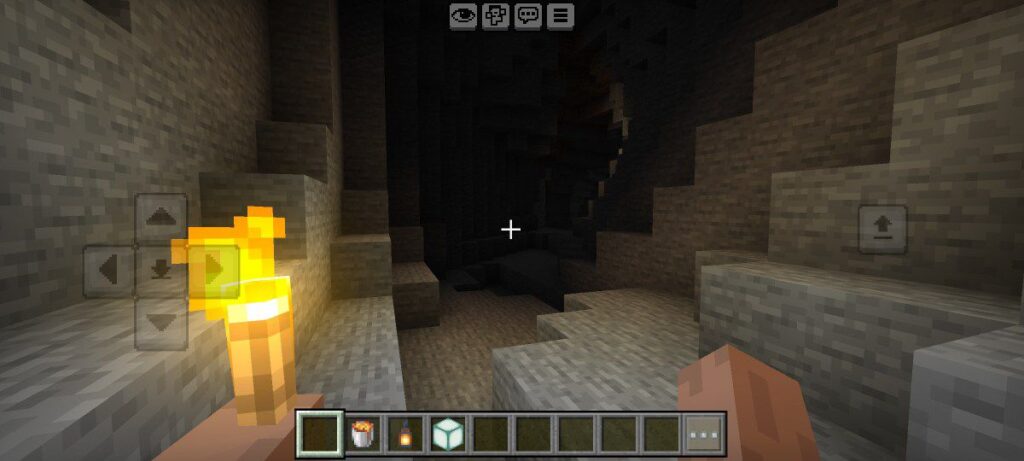Tap the eye-shaped perspective button
Screen dimensions: 1024x461
[x=462, y=15]
